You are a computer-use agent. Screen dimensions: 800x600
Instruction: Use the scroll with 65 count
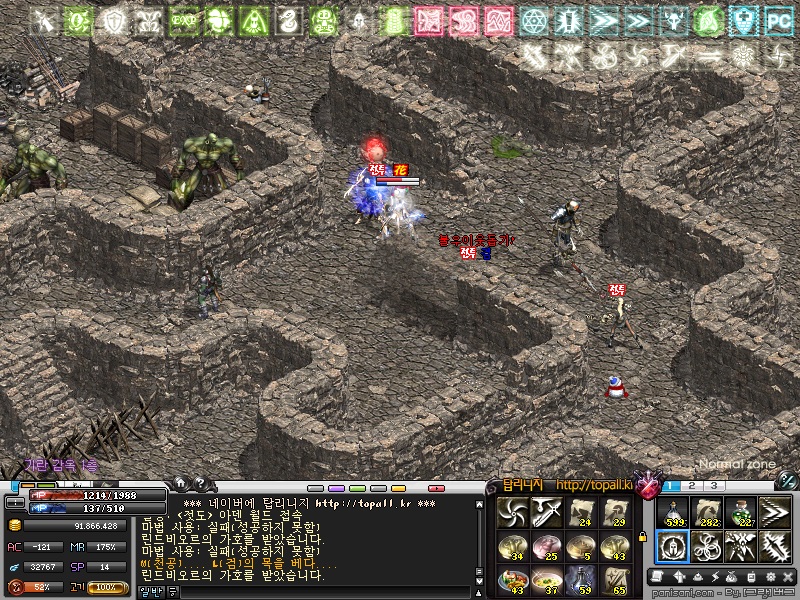(615, 579)
